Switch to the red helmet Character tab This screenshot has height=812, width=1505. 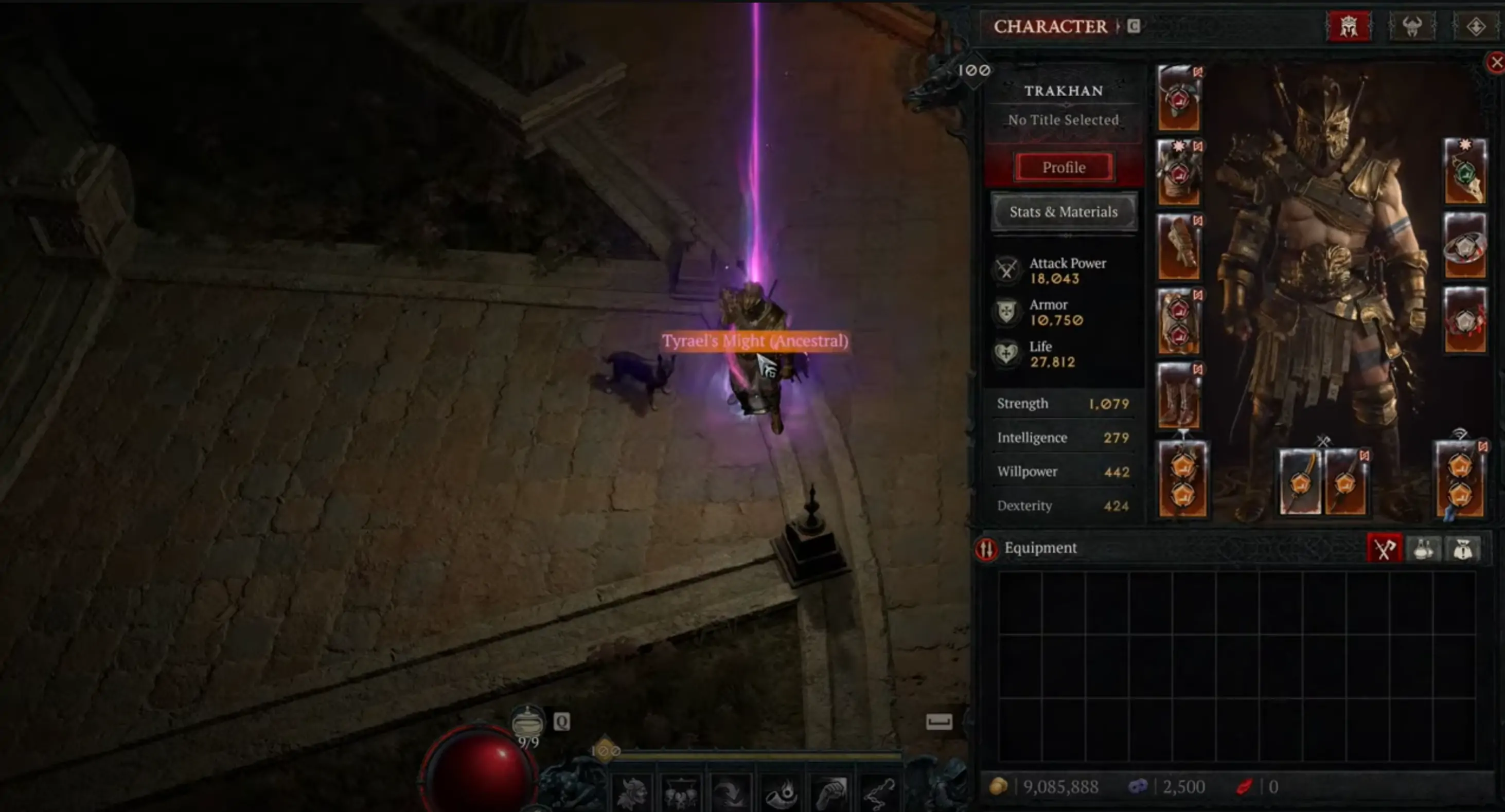[x=1349, y=26]
